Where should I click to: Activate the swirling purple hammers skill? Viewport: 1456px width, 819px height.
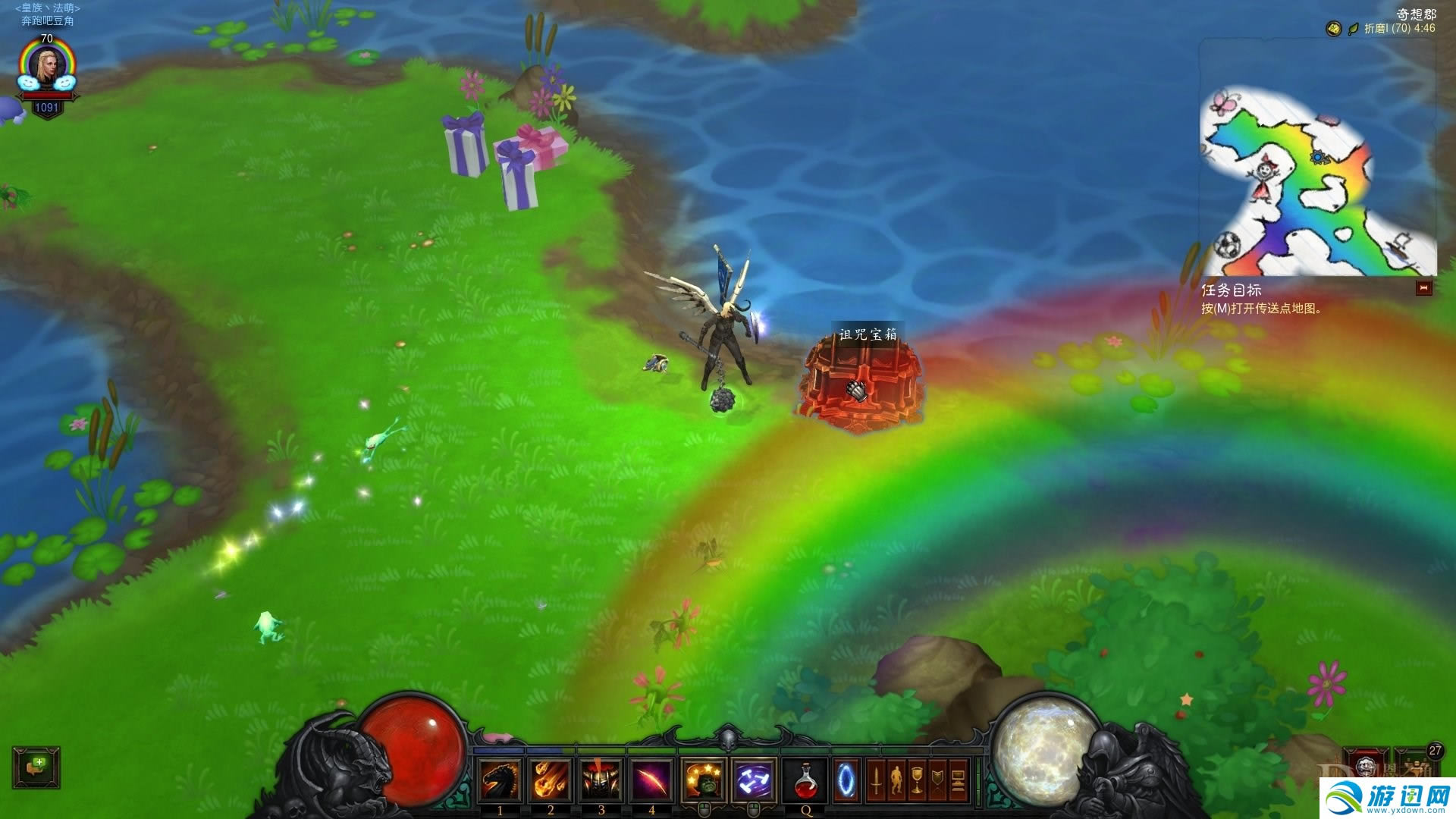tap(754, 780)
